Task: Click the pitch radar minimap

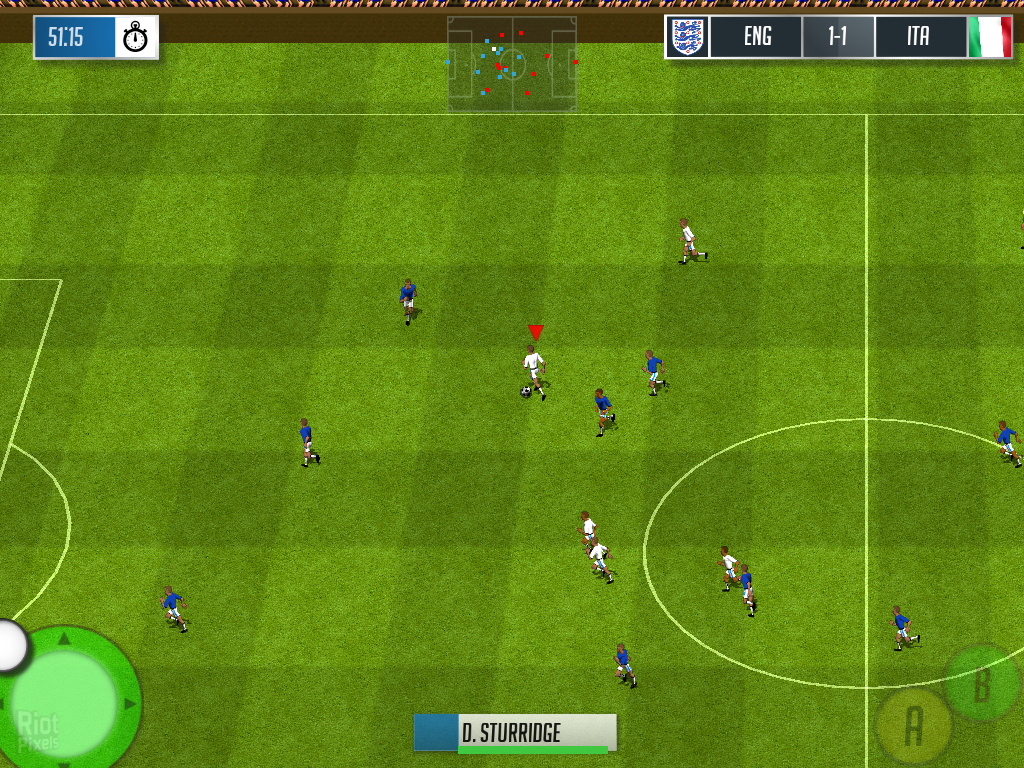Action: (x=512, y=64)
